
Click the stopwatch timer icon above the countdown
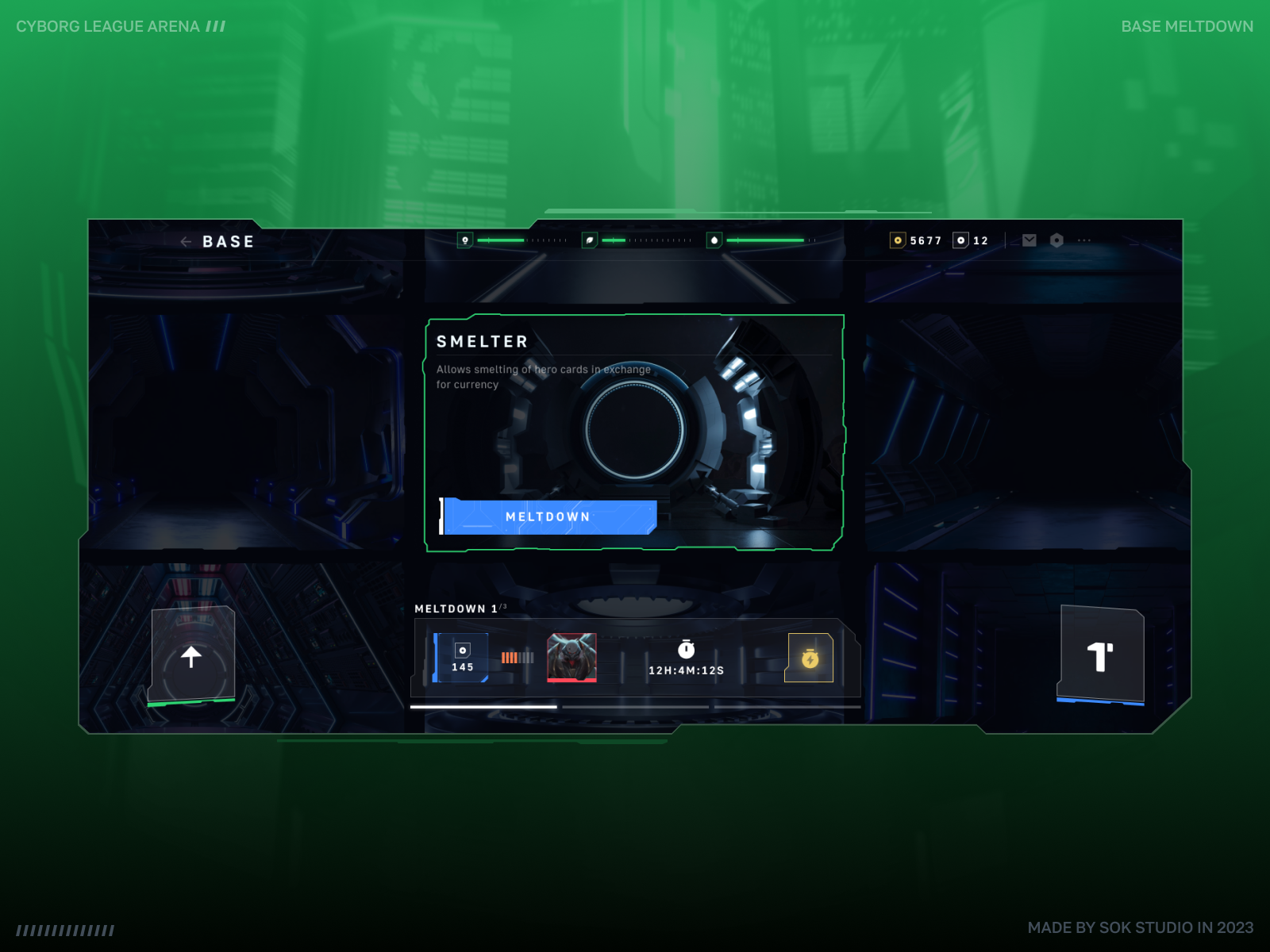point(687,651)
